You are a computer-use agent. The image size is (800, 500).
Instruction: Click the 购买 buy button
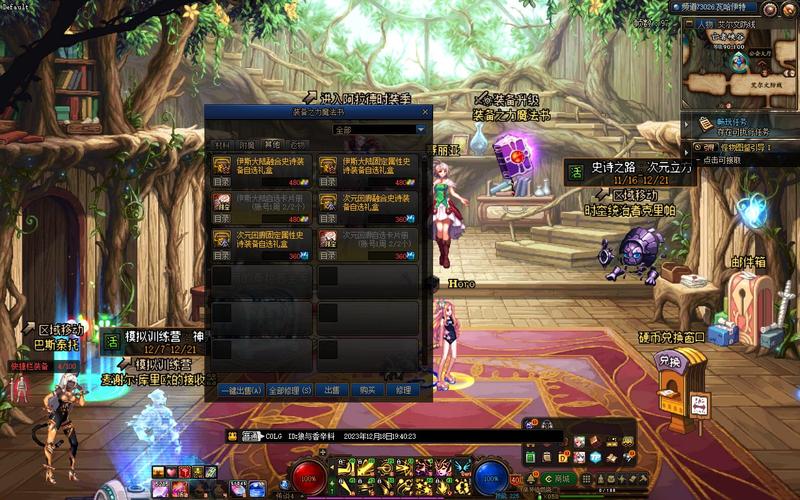click(x=367, y=390)
